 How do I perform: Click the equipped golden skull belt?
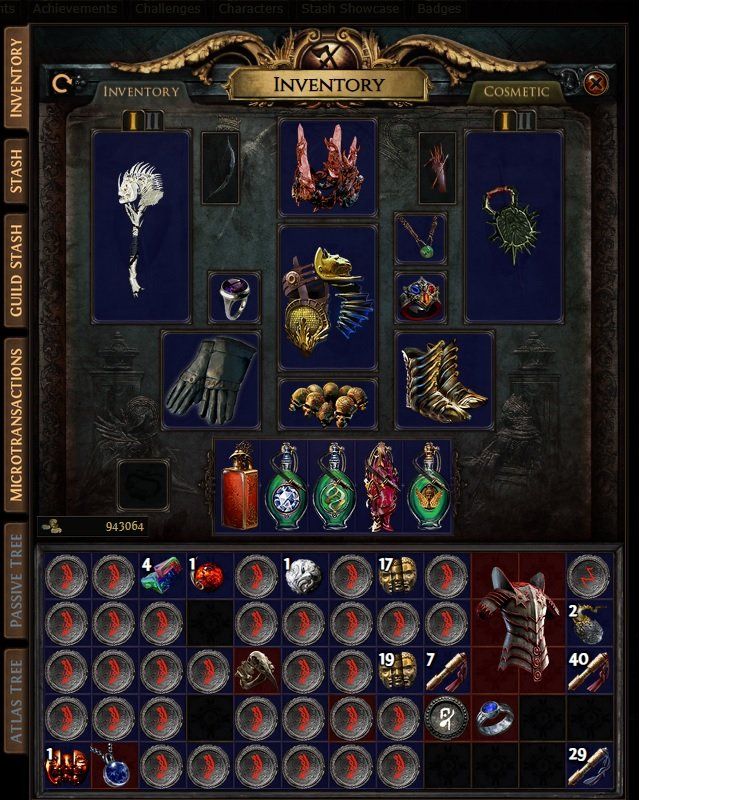[327, 403]
